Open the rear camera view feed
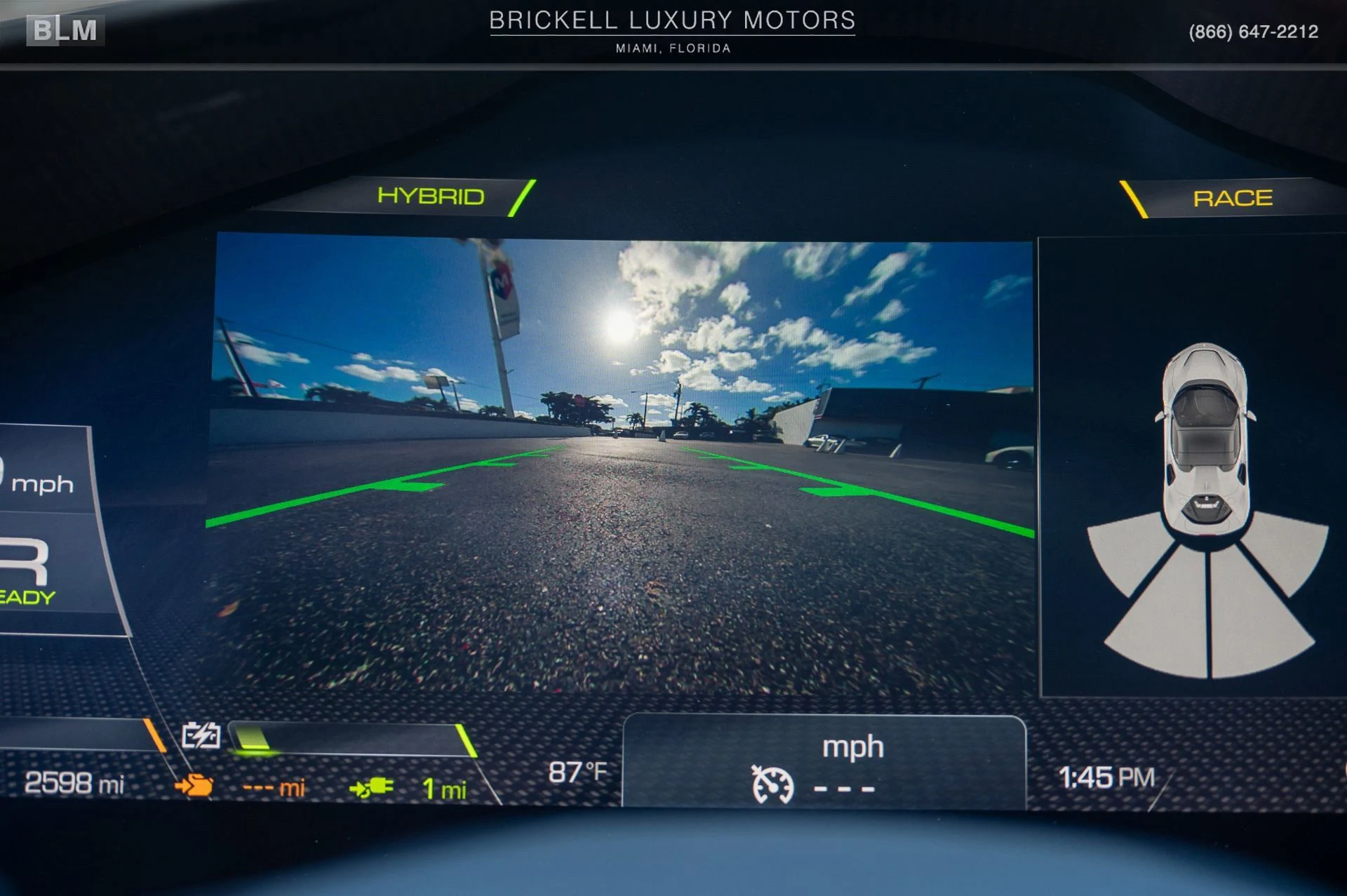Image resolution: width=1347 pixels, height=896 pixels. 621,463
